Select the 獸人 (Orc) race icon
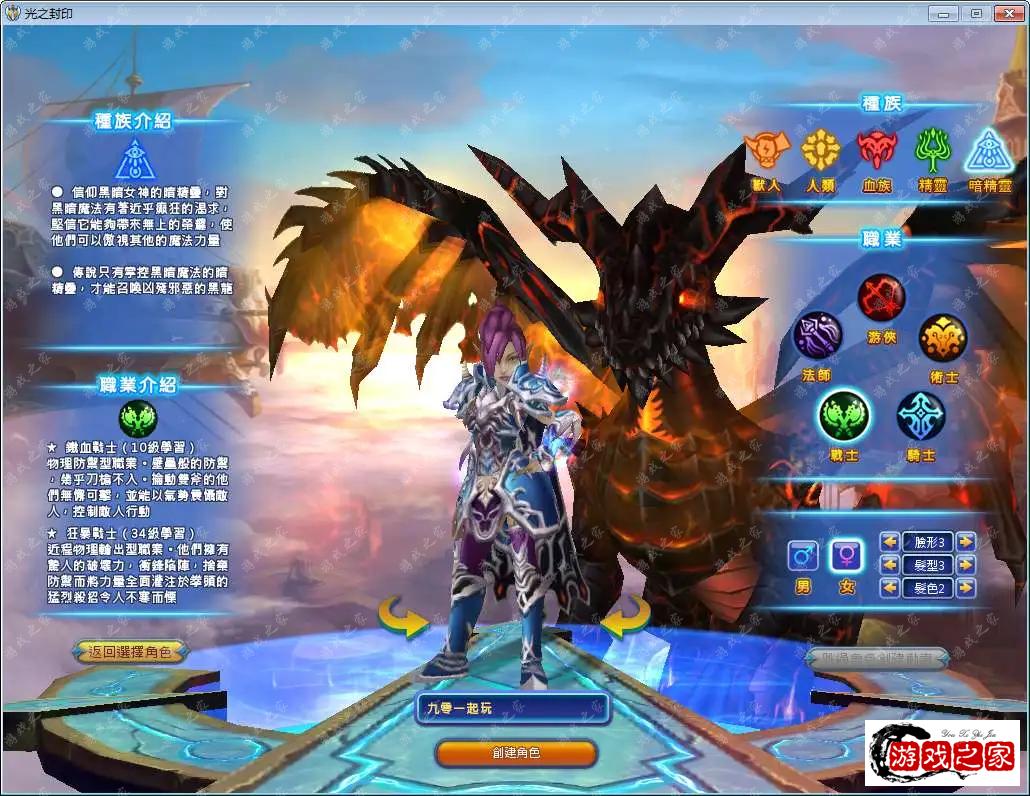This screenshot has height=796, width=1030. click(766, 150)
